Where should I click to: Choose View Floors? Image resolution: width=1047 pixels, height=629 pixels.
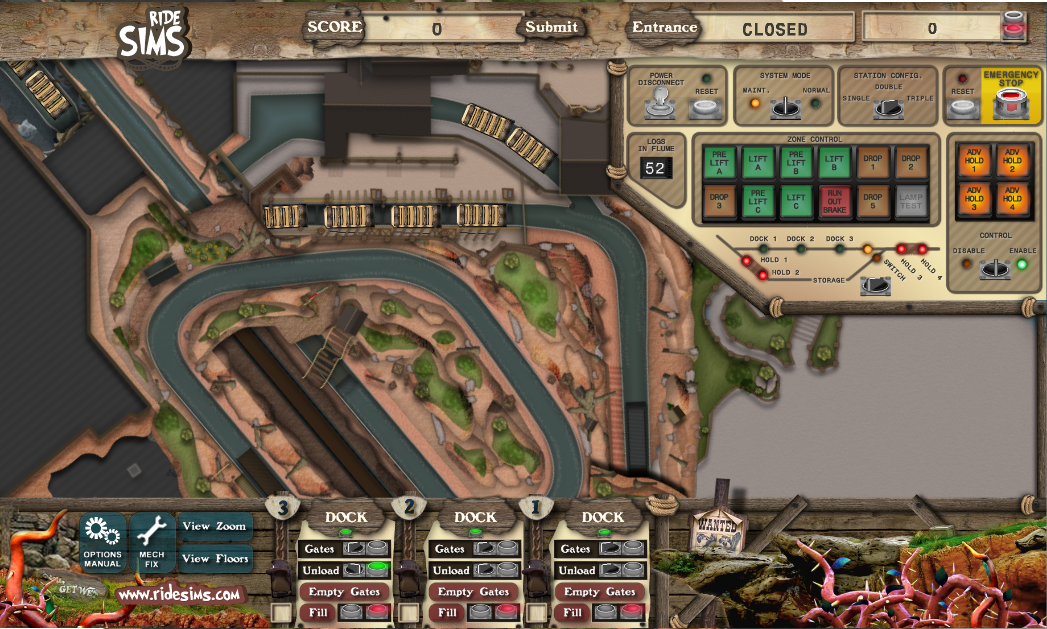[214, 559]
